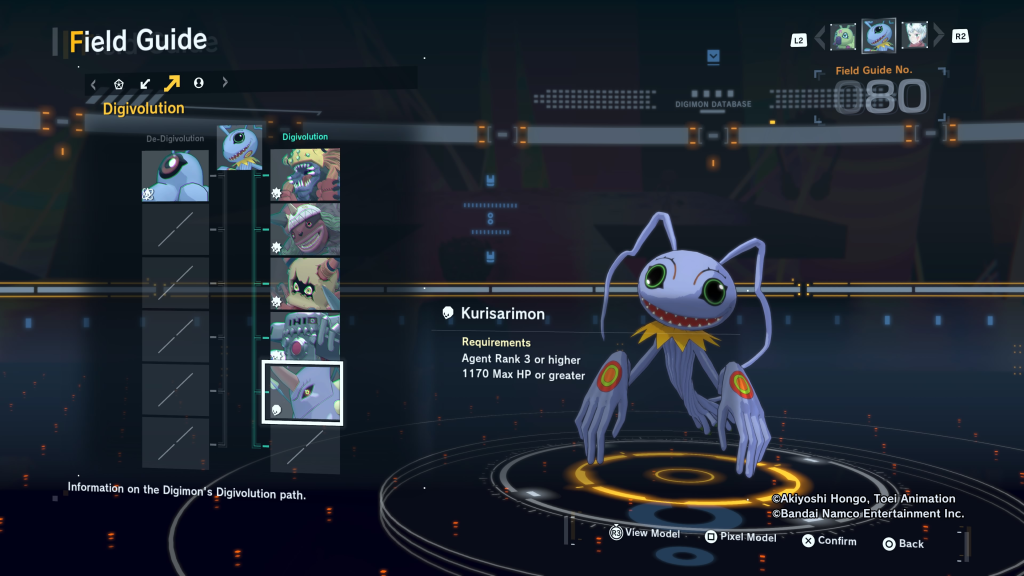Show the white-haired character entry
This screenshot has height=576, width=1024.
[x=914, y=37]
